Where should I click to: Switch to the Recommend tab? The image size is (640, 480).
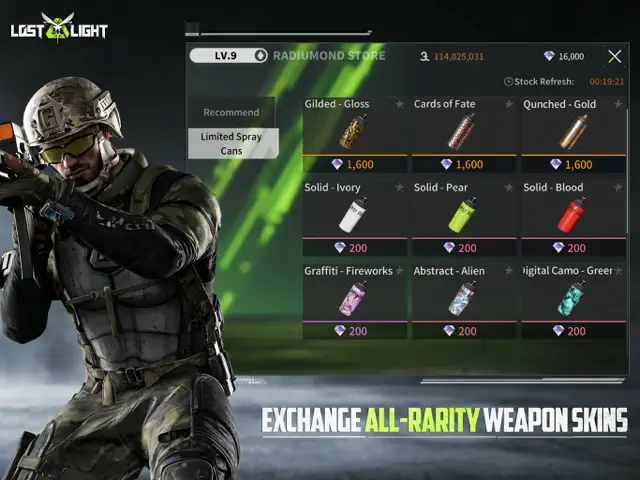(231, 112)
